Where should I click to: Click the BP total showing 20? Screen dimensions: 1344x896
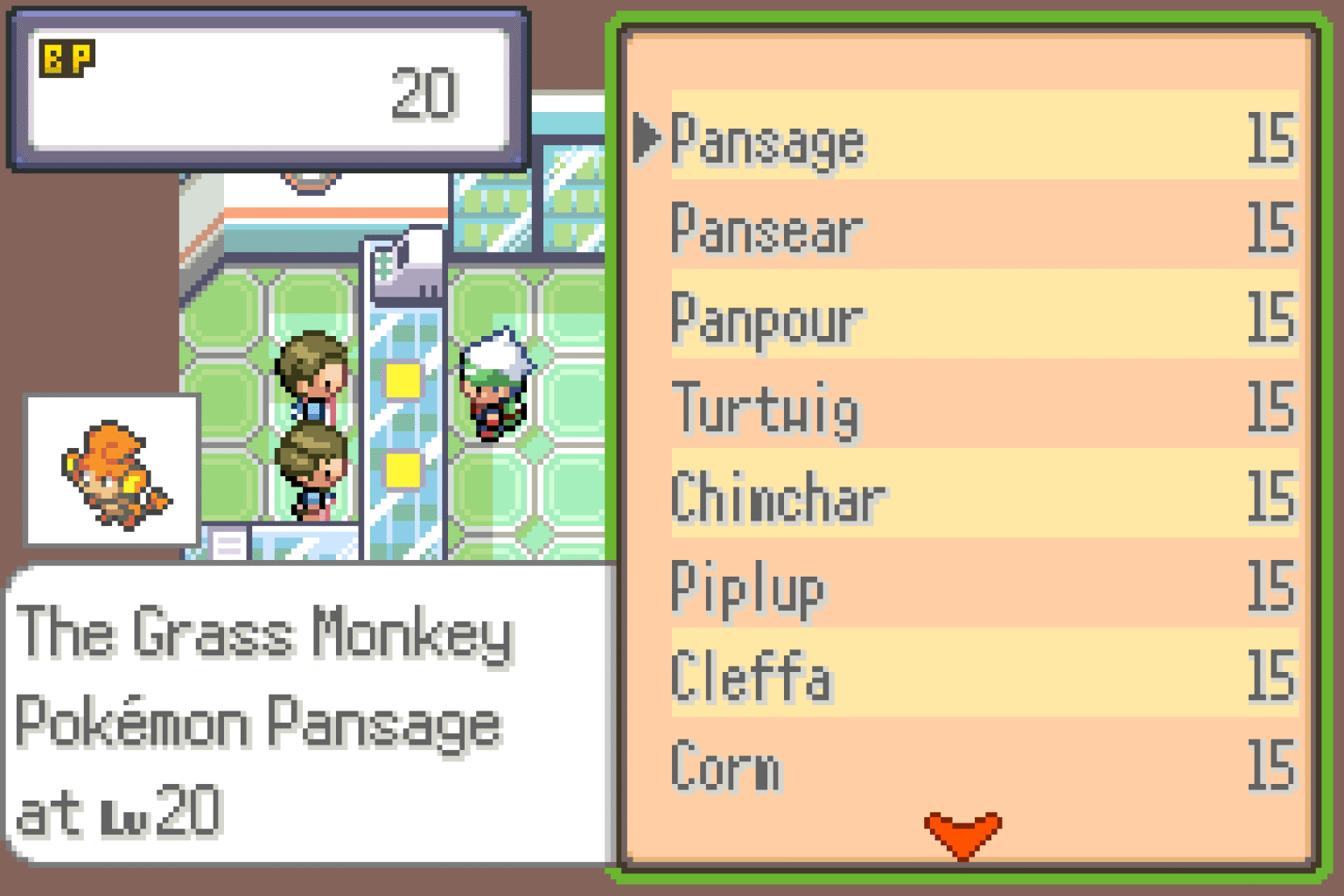pos(426,94)
